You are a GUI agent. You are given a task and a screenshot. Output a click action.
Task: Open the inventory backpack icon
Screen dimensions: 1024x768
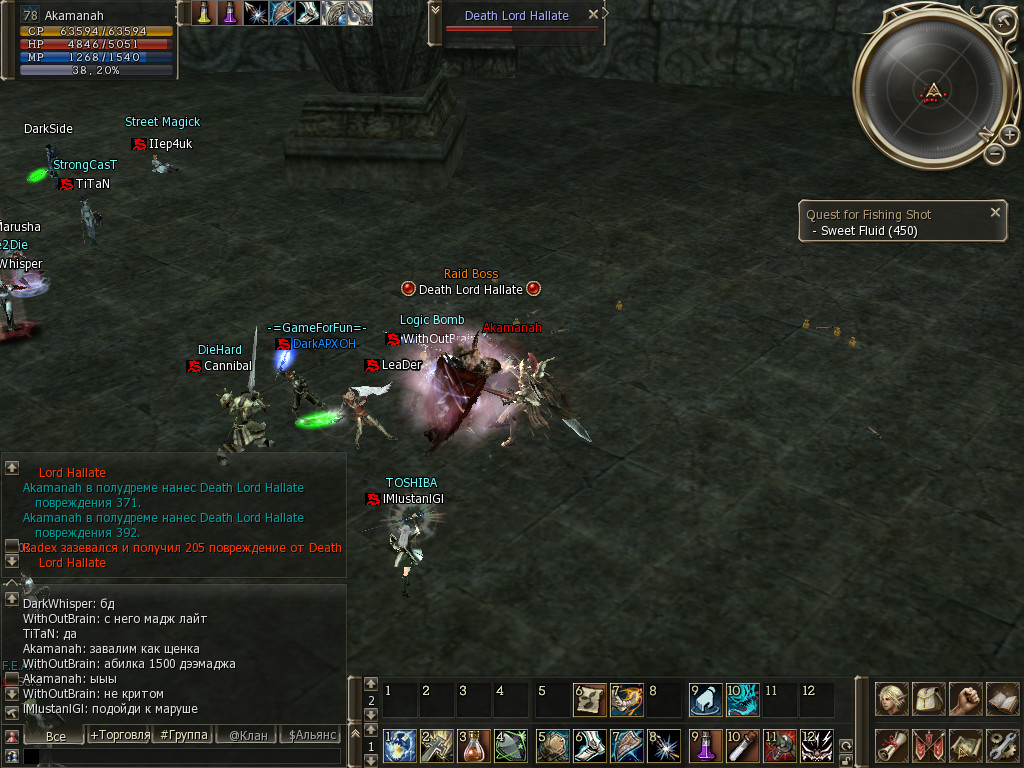pyautogui.click(x=929, y=698)
